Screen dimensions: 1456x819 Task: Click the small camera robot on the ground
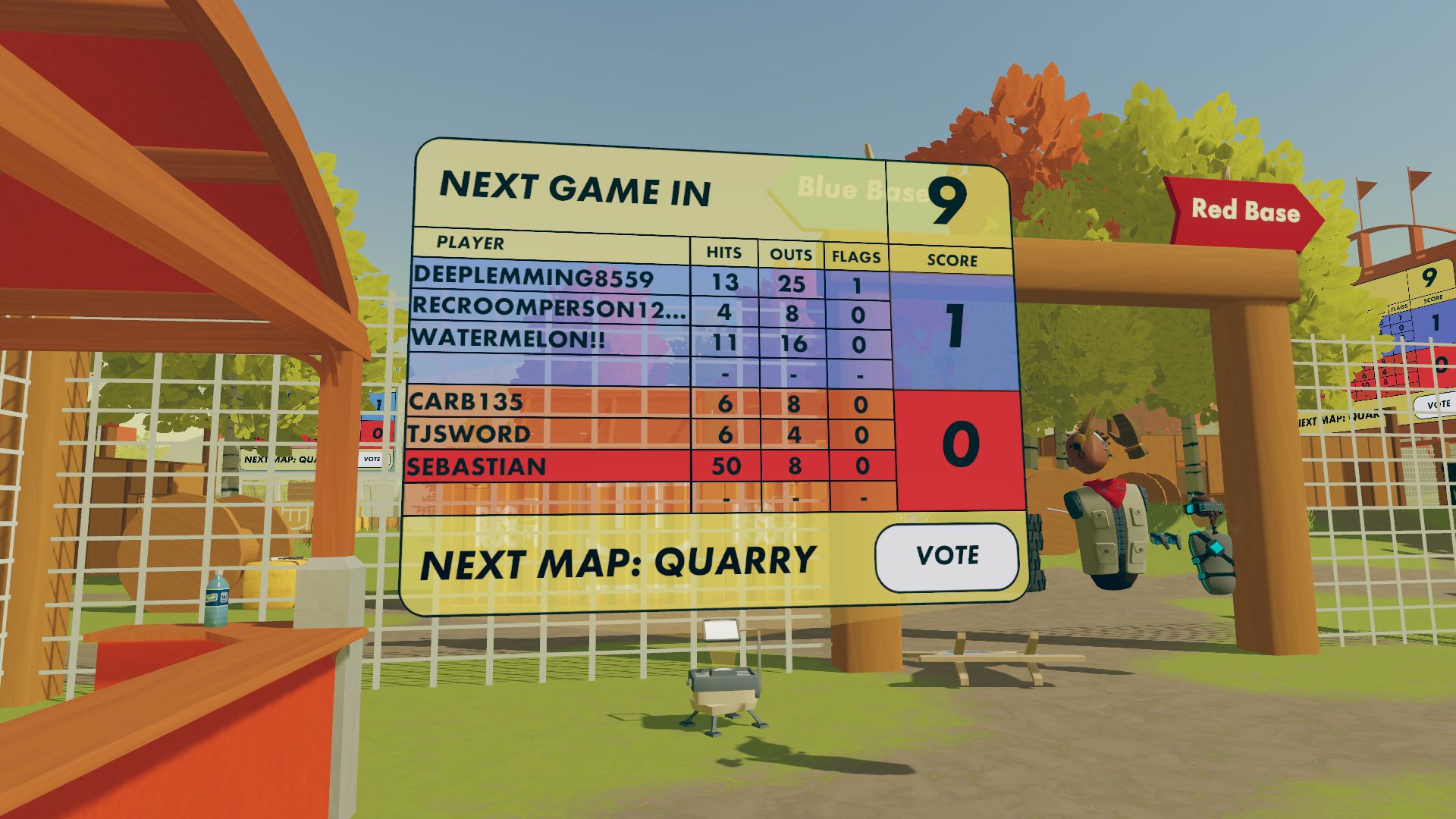pos(720,694)
